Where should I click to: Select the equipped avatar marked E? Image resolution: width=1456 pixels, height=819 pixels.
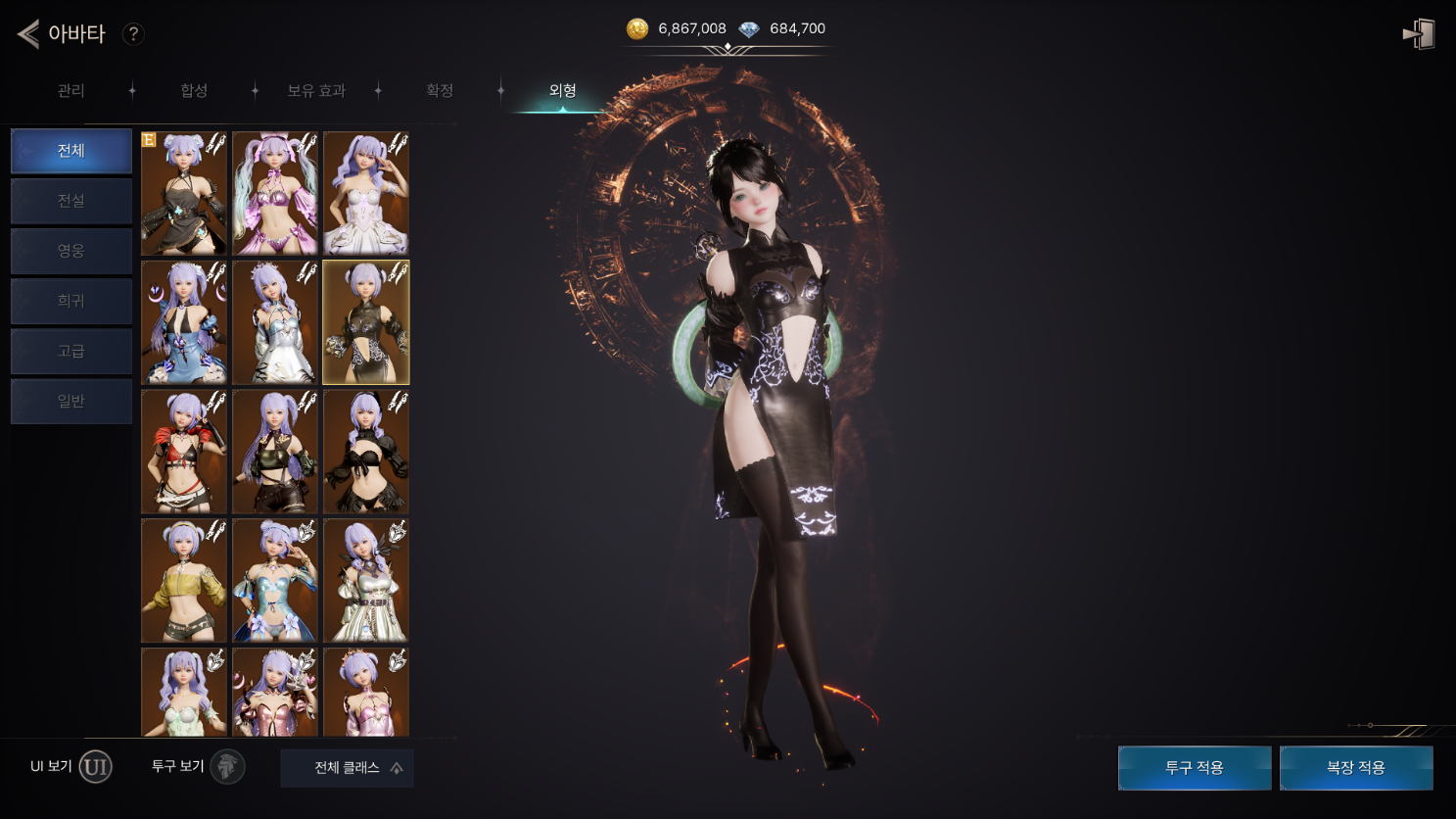pos(184,194)
